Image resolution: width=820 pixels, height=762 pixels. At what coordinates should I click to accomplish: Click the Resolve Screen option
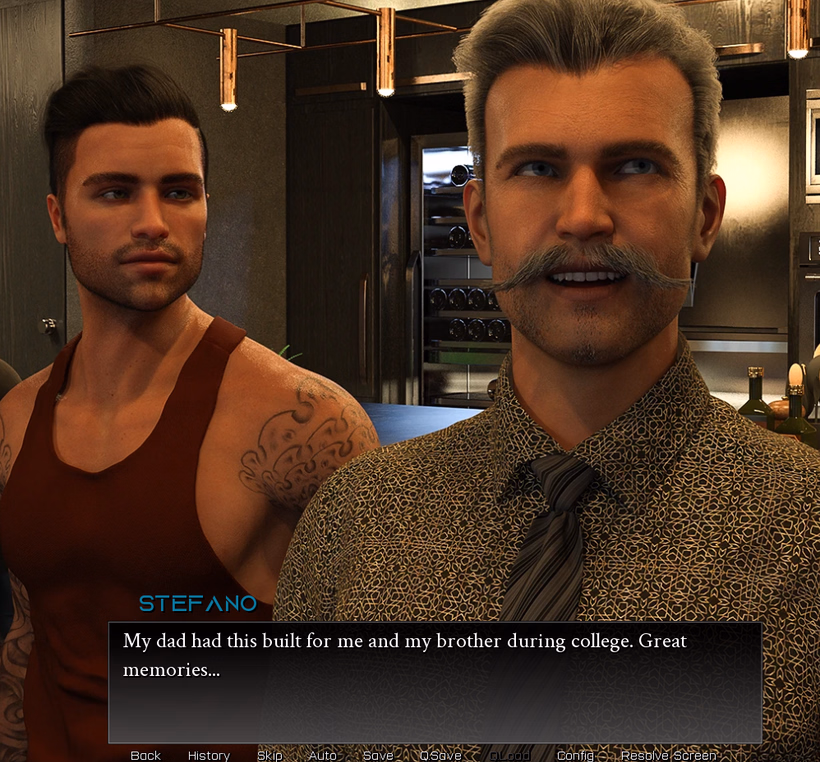click(669, 755)
